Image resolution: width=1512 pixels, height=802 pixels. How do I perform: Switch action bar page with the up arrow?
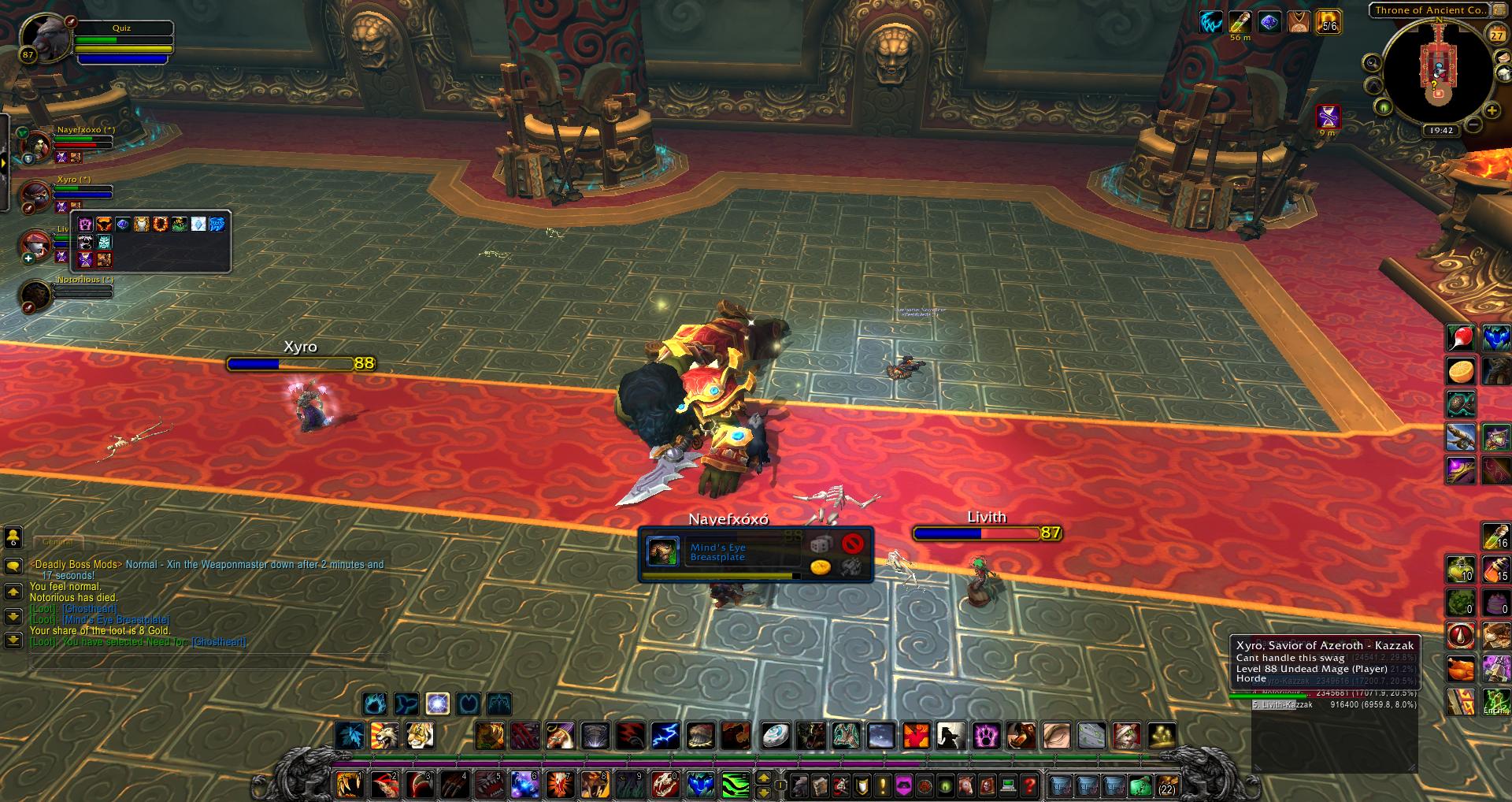[x=763, y=778]
